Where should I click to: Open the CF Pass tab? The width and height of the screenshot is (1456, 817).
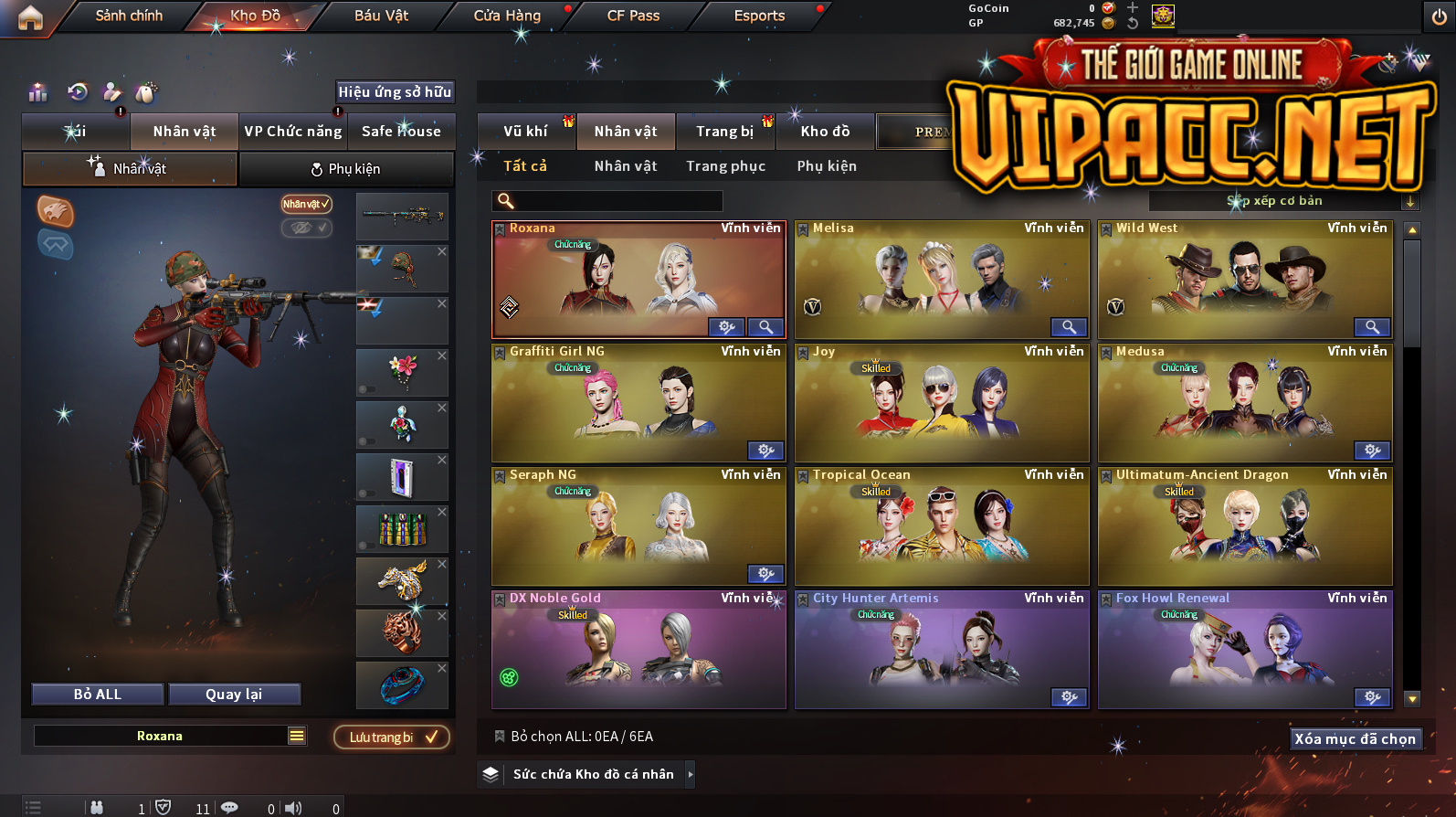[633, 16]
